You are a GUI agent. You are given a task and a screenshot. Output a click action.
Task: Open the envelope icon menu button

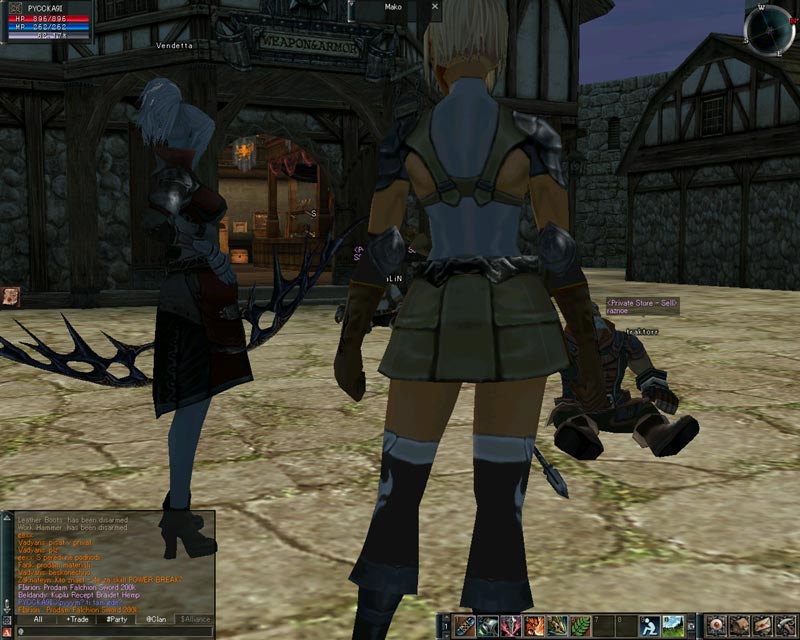(762, 626)
